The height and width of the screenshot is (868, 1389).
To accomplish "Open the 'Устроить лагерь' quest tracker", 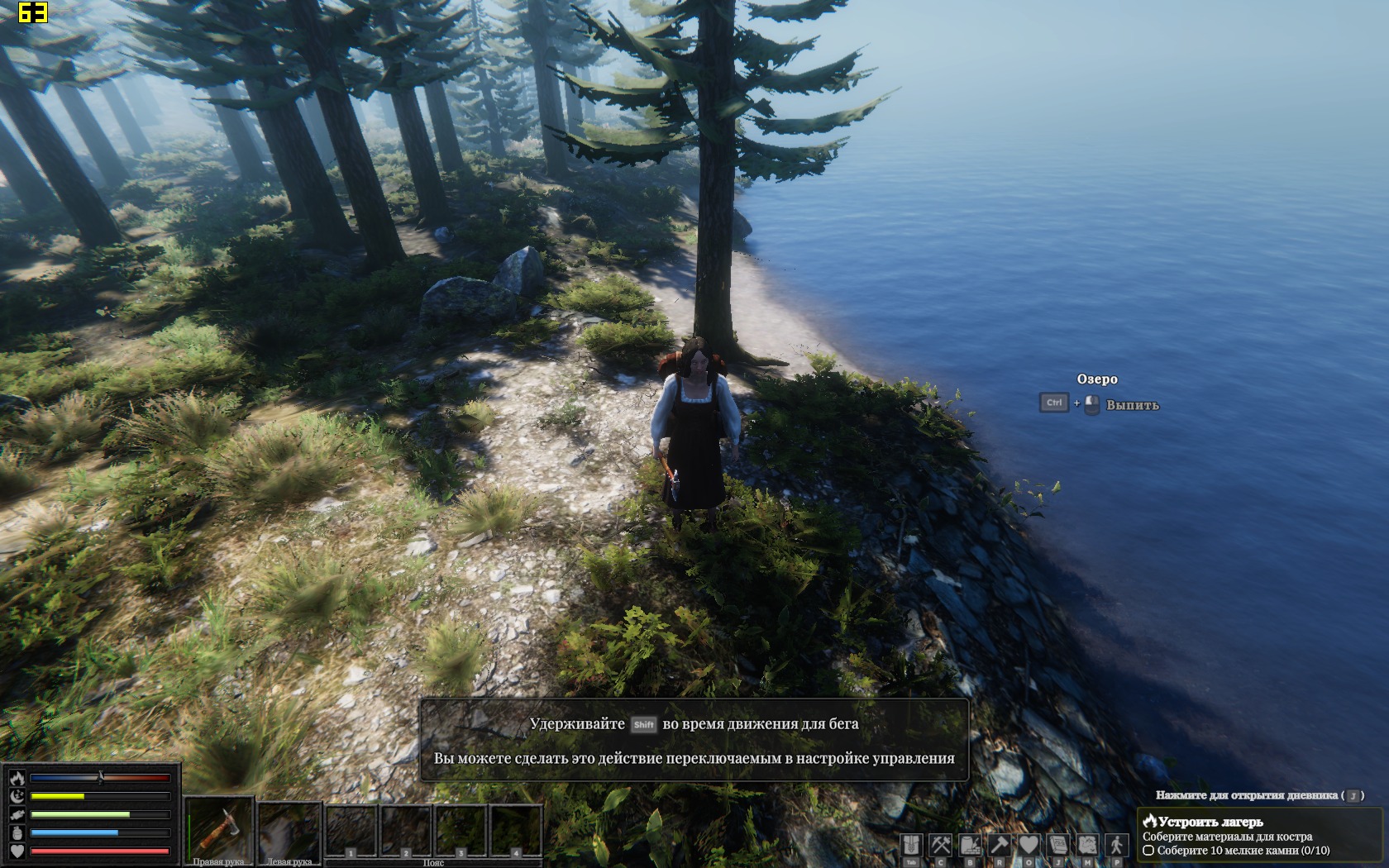I will [x=1210, y=822].
